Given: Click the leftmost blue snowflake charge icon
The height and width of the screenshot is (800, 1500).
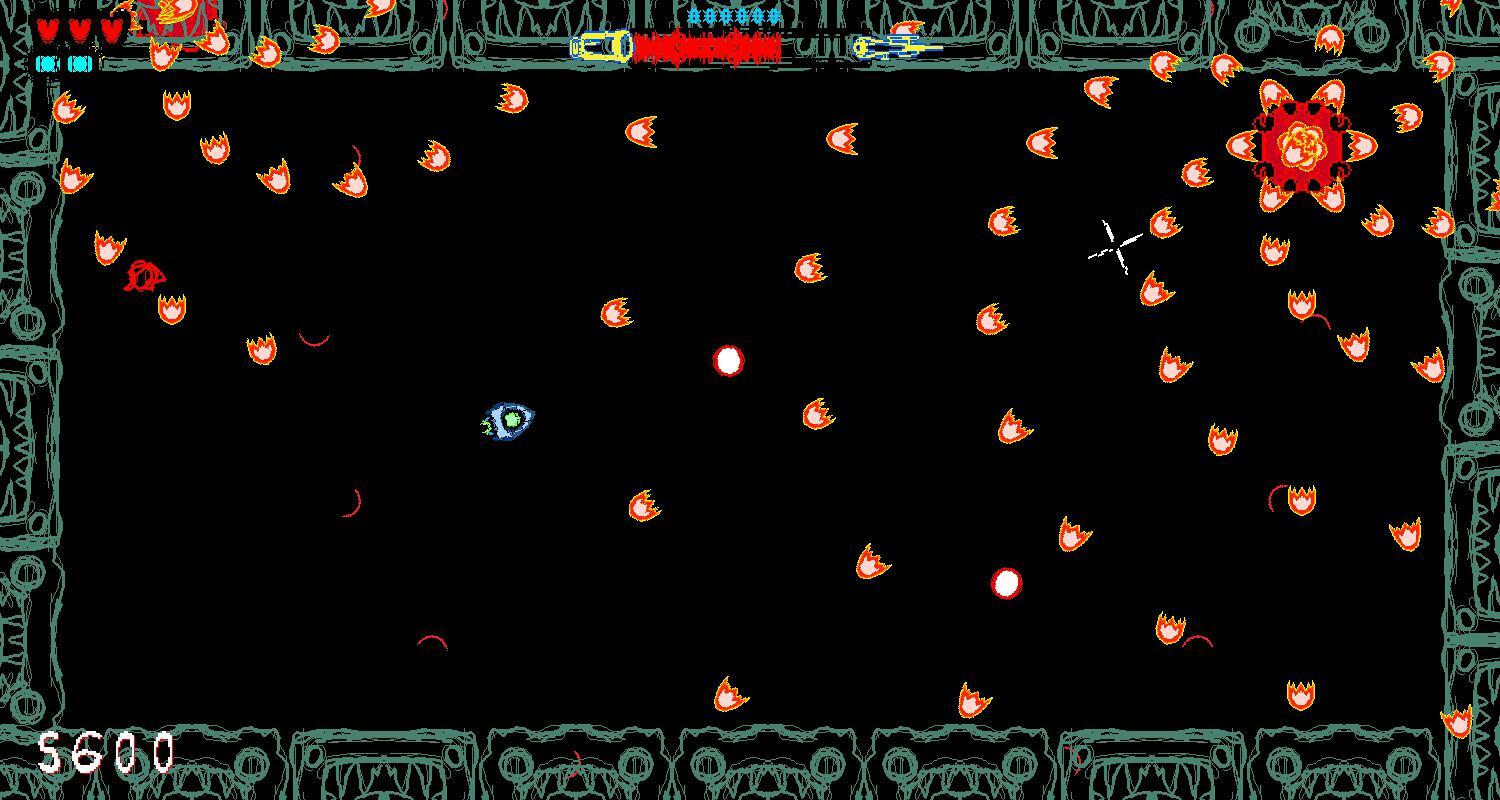Looking at the screenshot, I should point(692,17).
